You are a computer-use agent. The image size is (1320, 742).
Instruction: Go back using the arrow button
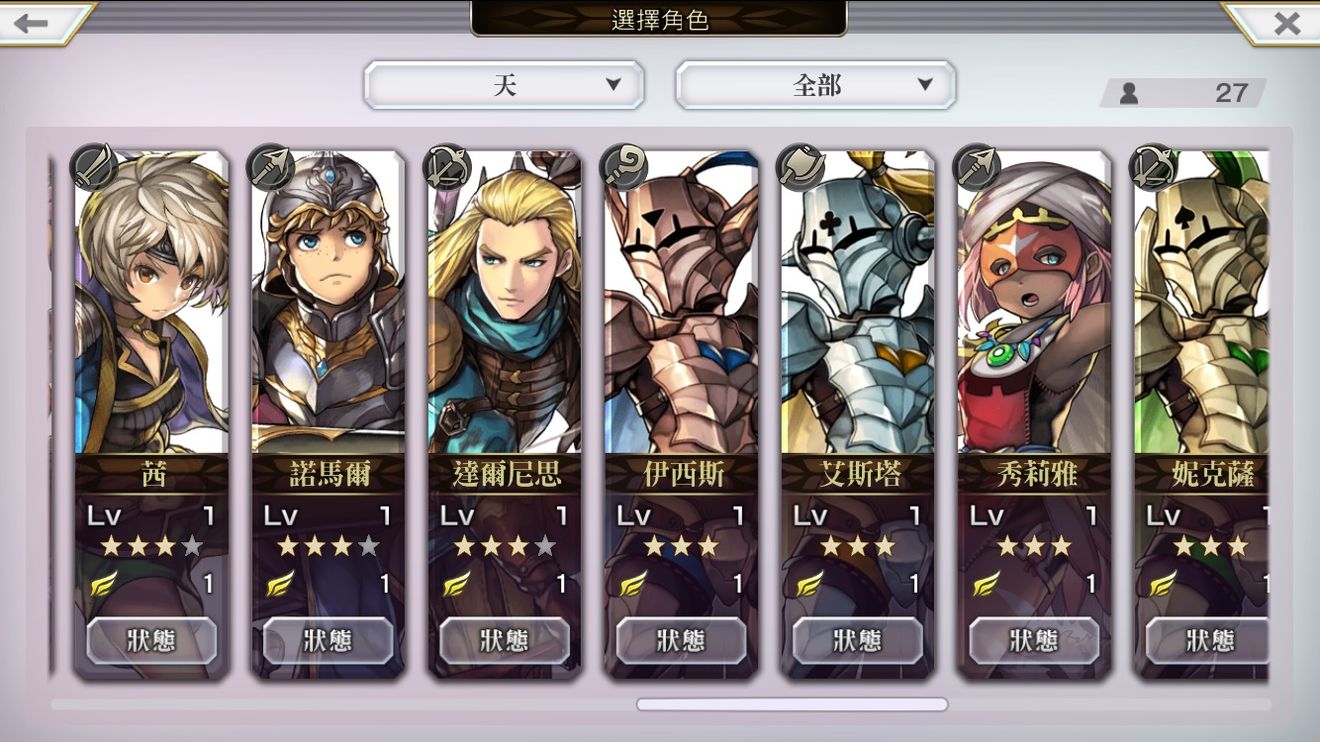(32, 23)
